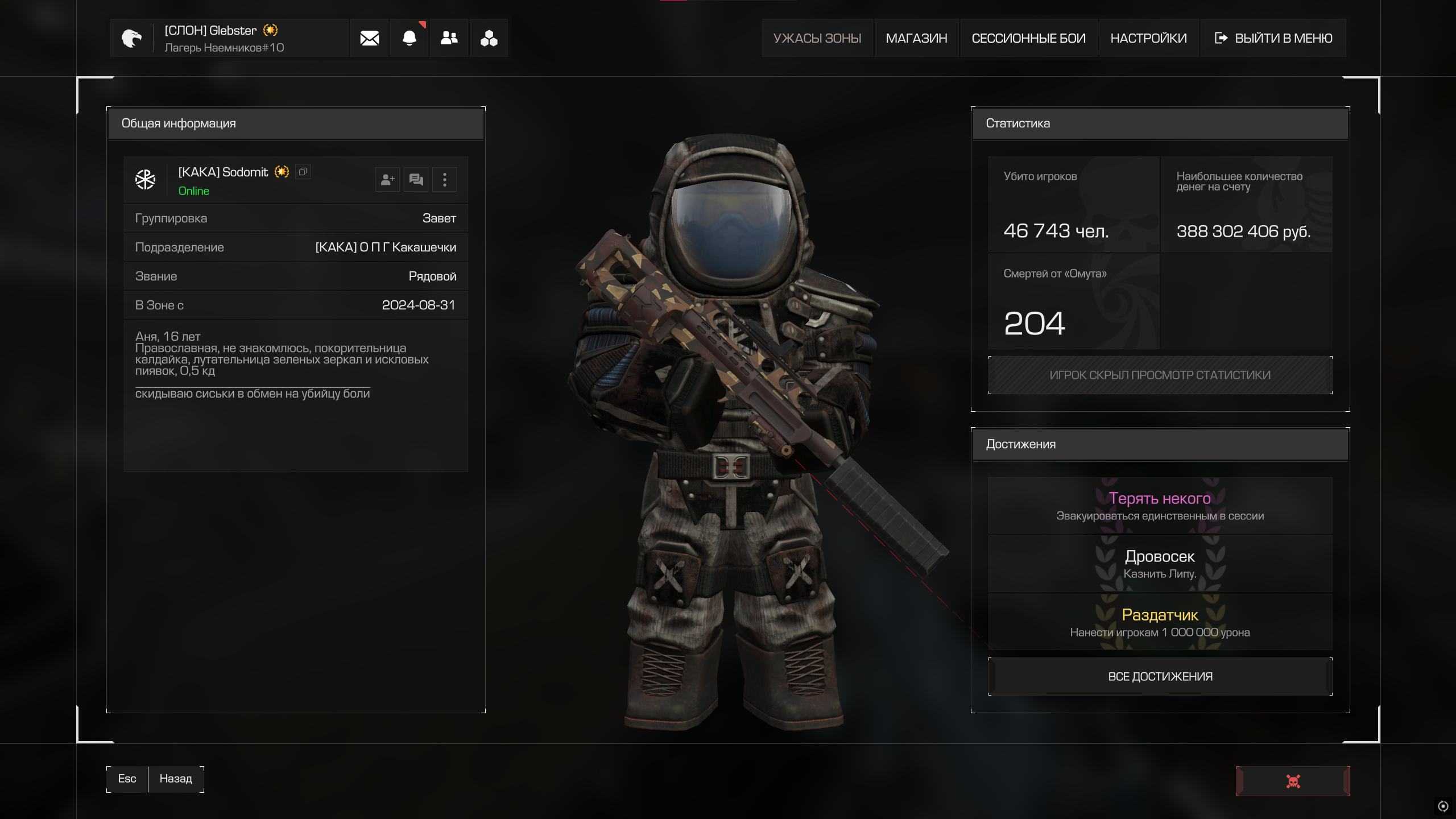Go back with the Назад button
The width and height of the screenshot is (1456, 819).
click(175, 779)
